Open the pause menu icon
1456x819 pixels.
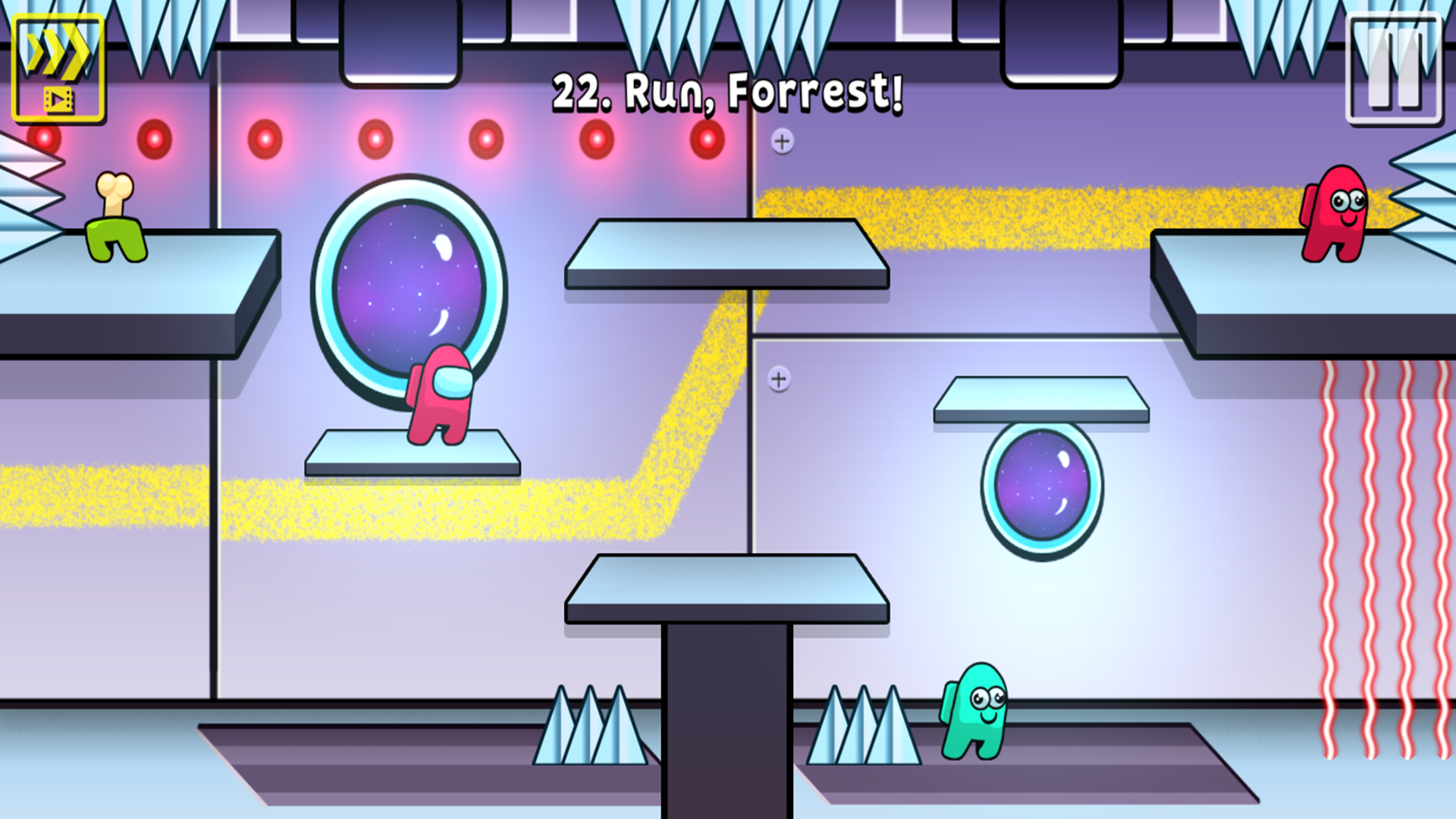click(x=1394, y=63)
